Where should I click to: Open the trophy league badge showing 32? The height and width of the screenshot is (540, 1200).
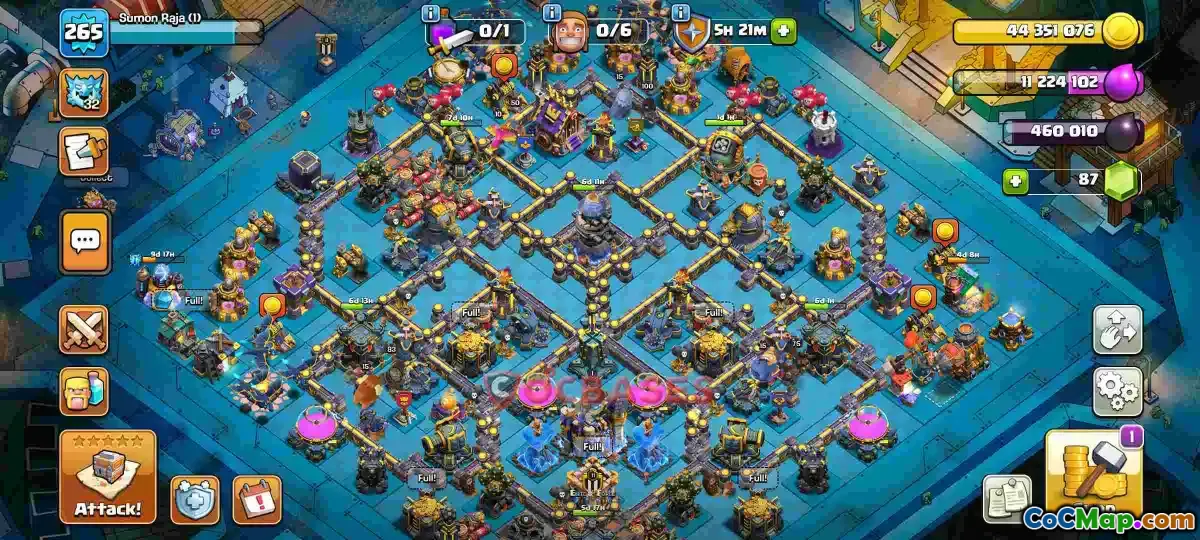85,93
